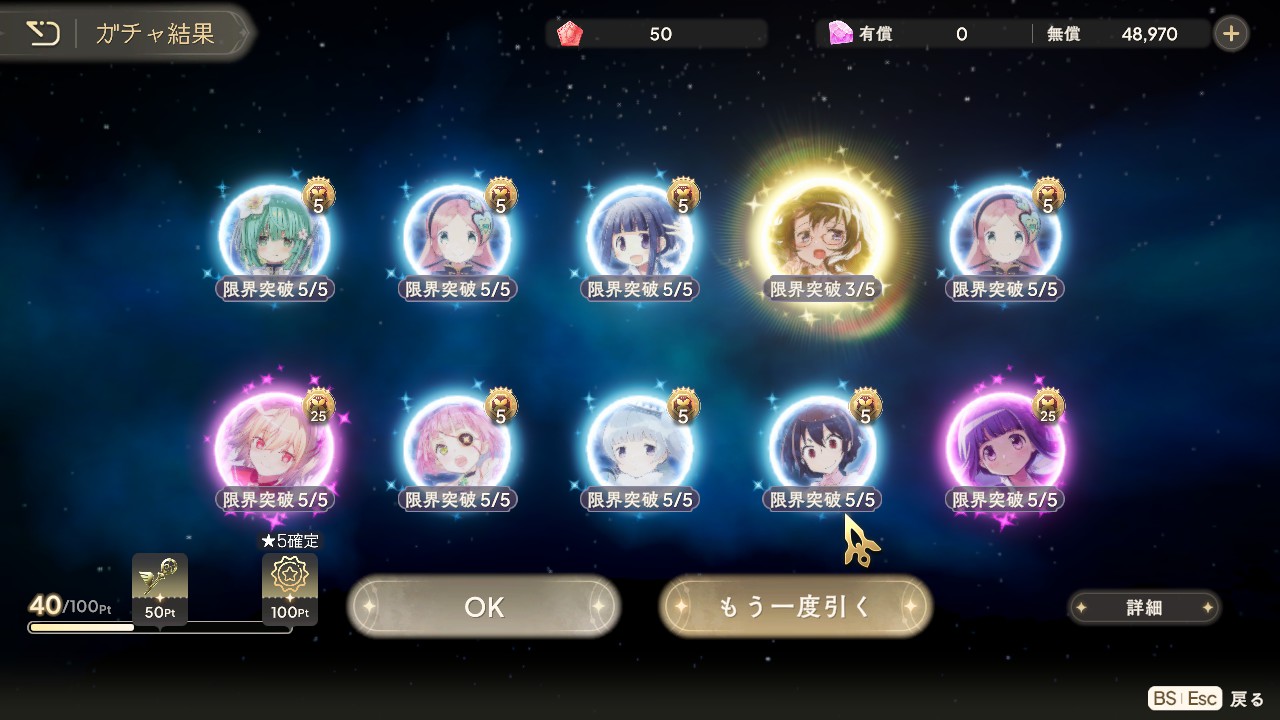The height and width of the screenshot is (720, 1280).
Task: Confirm results with the OK button
Action: coord(484,607)
